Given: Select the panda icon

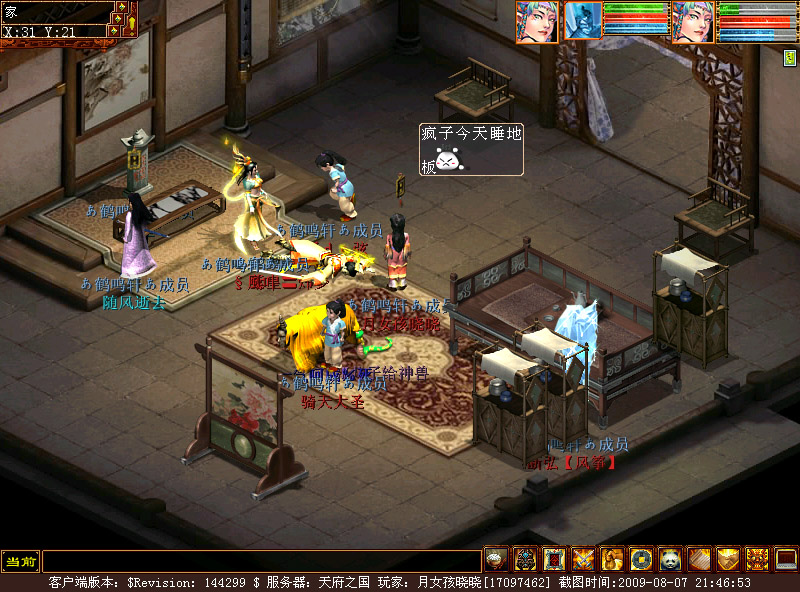Looking at the screenshot, I should click(669, 559).
